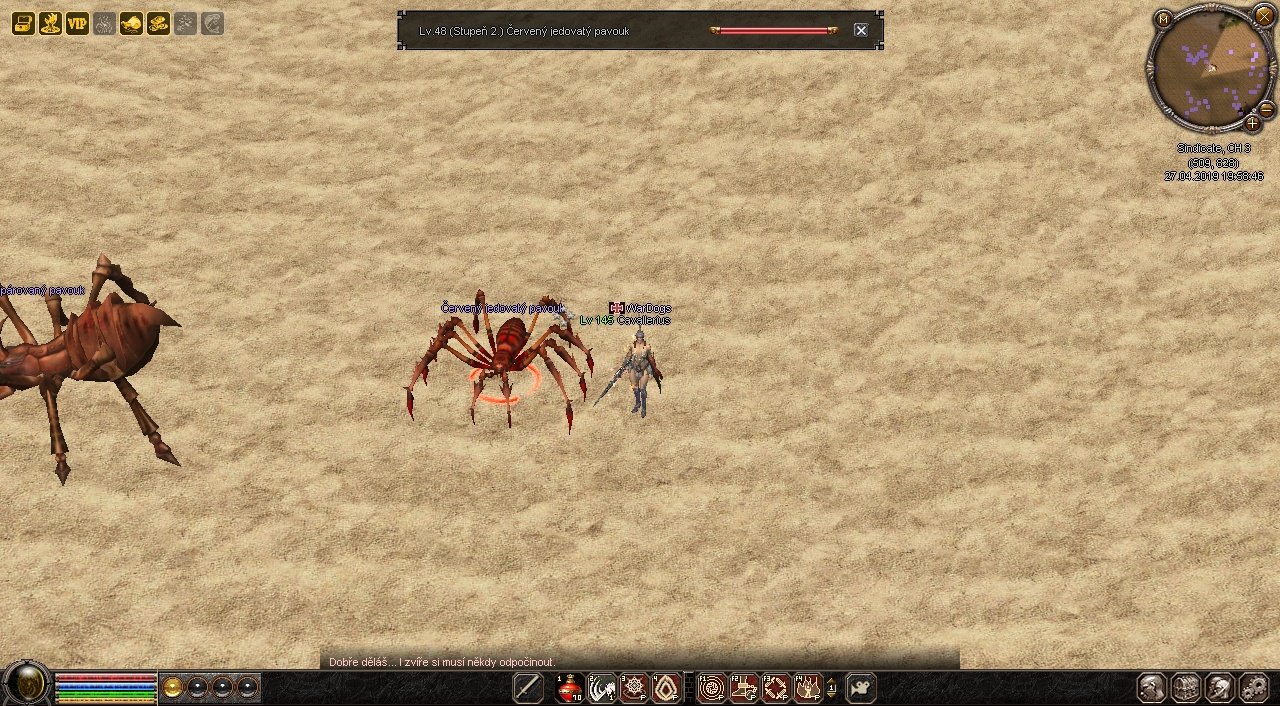This screenshot has width=1280, height=706.
Task: Zoom out the minimap with minus button
Action: tap(1265, 109)
